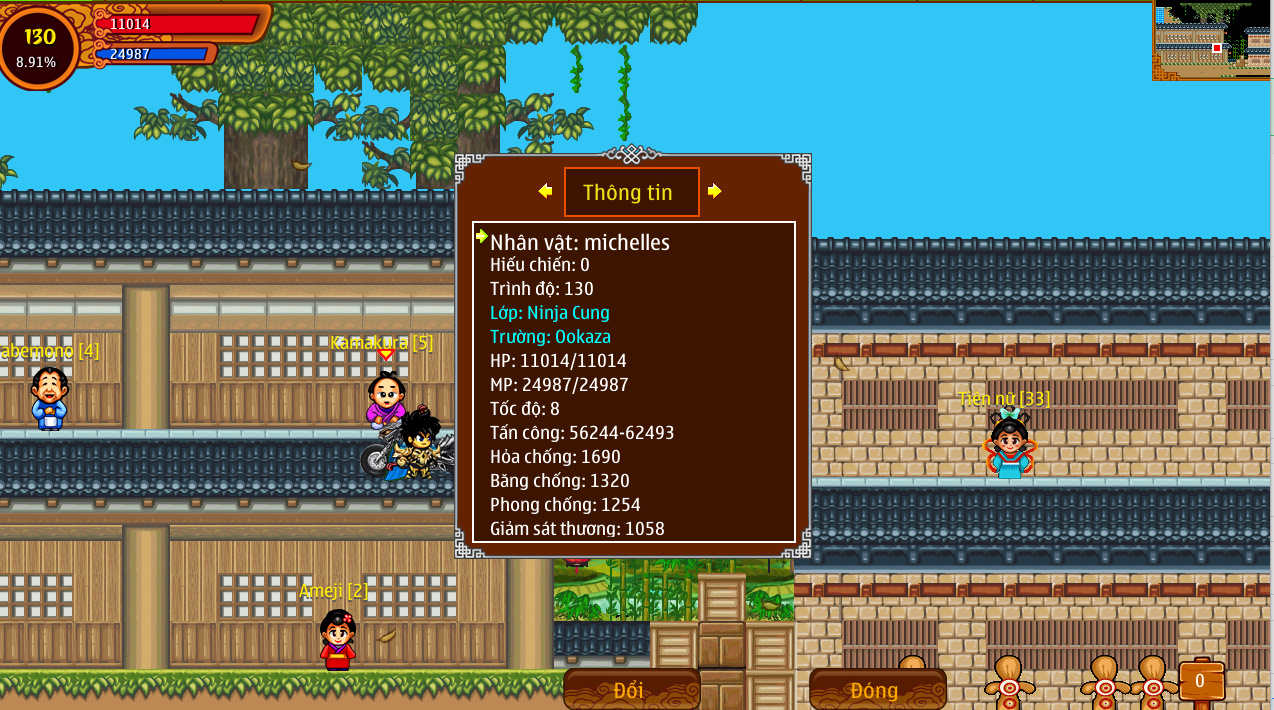The width and height of the screenshot is (1274, 710).
Task: Click the Giảm sát thương row
Action: click(x=577, y=528)
